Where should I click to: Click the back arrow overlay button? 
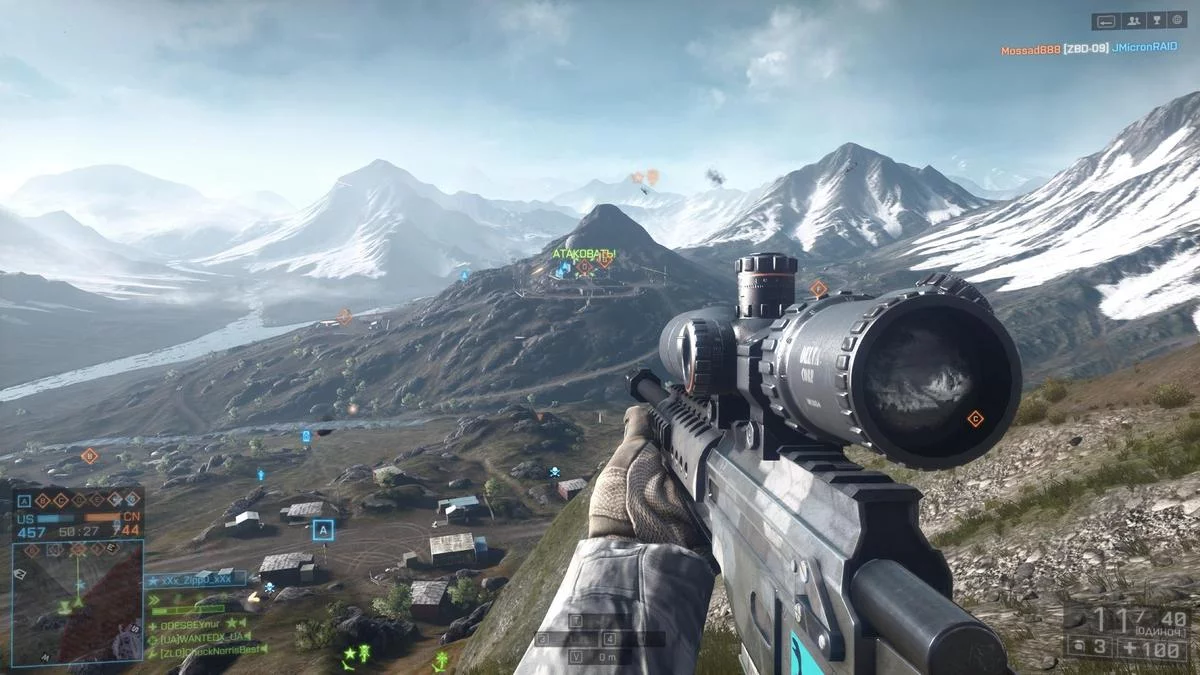[1105, 20]
